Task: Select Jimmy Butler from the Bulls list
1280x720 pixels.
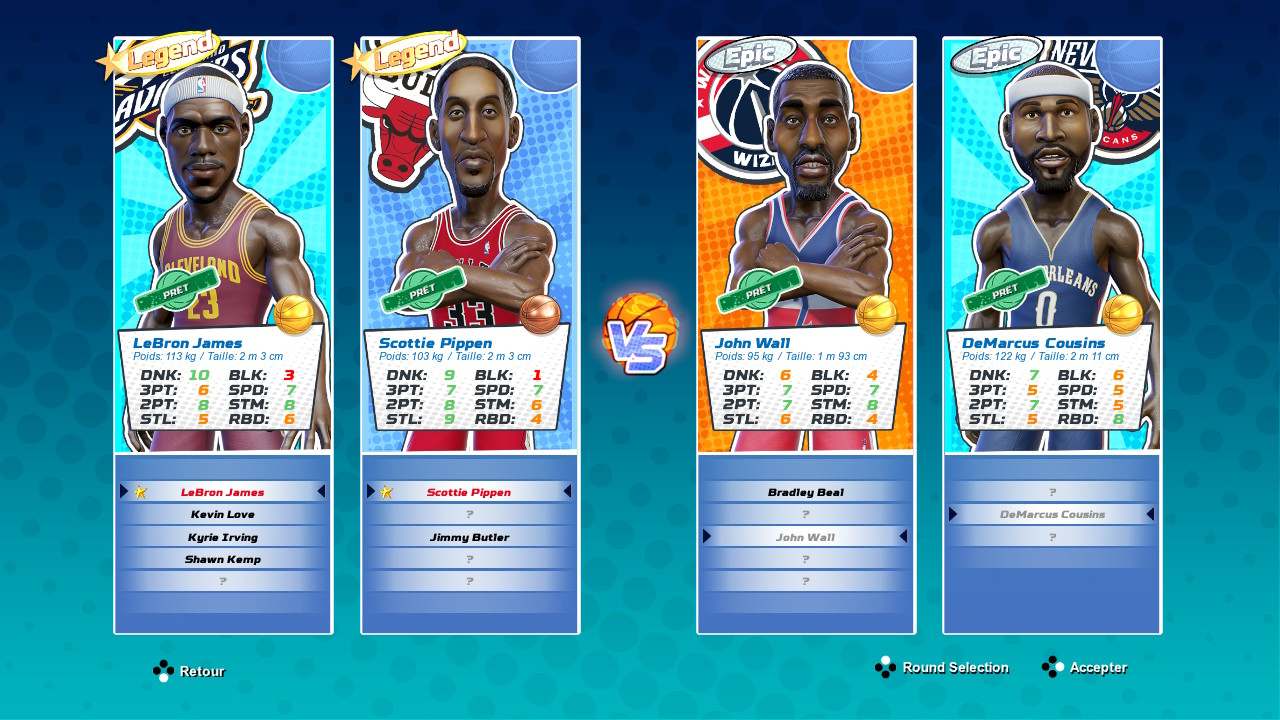Action: point(469,537)
